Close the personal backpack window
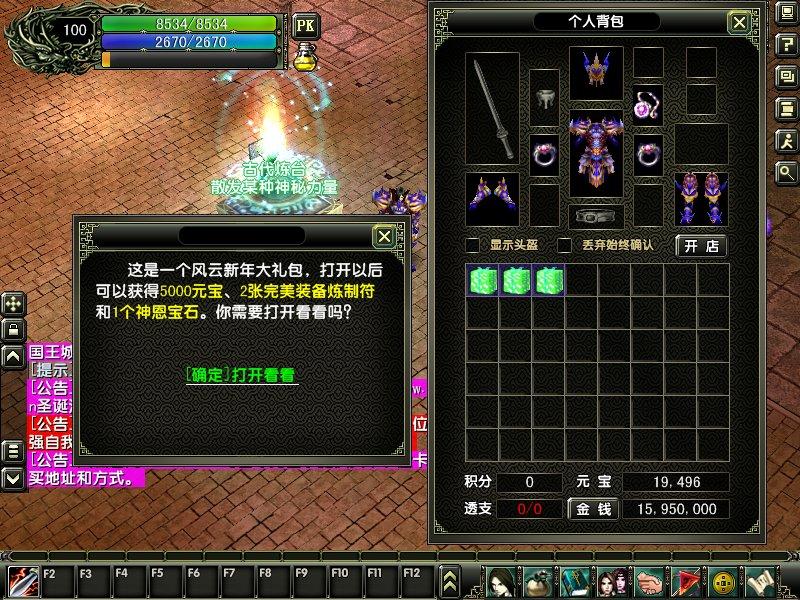Screen dimensions: 800x600 pyautogui.click(x=738, y=22)
